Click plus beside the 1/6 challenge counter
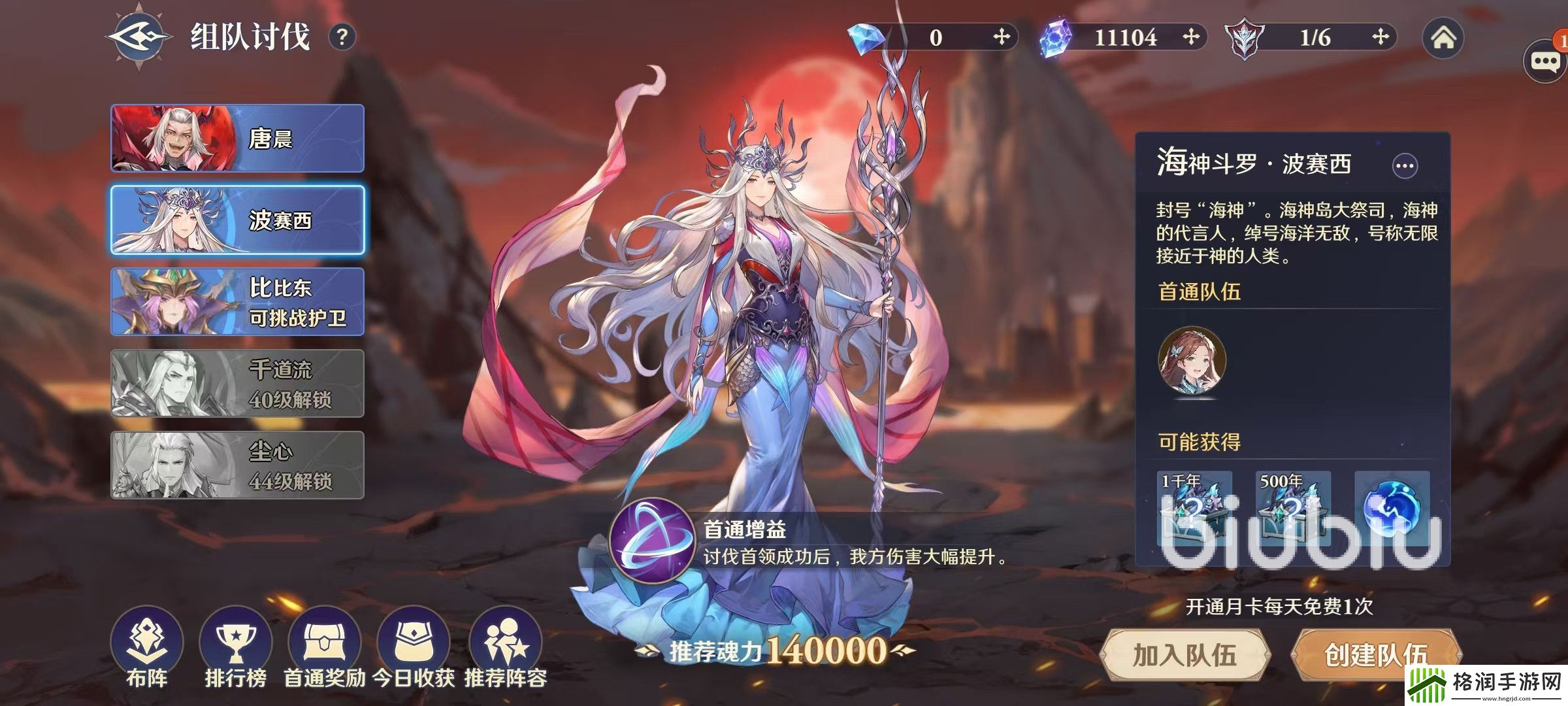The height and width of the screenshot is (706, 1568). pyautogui.click(x=1380, y=37)
